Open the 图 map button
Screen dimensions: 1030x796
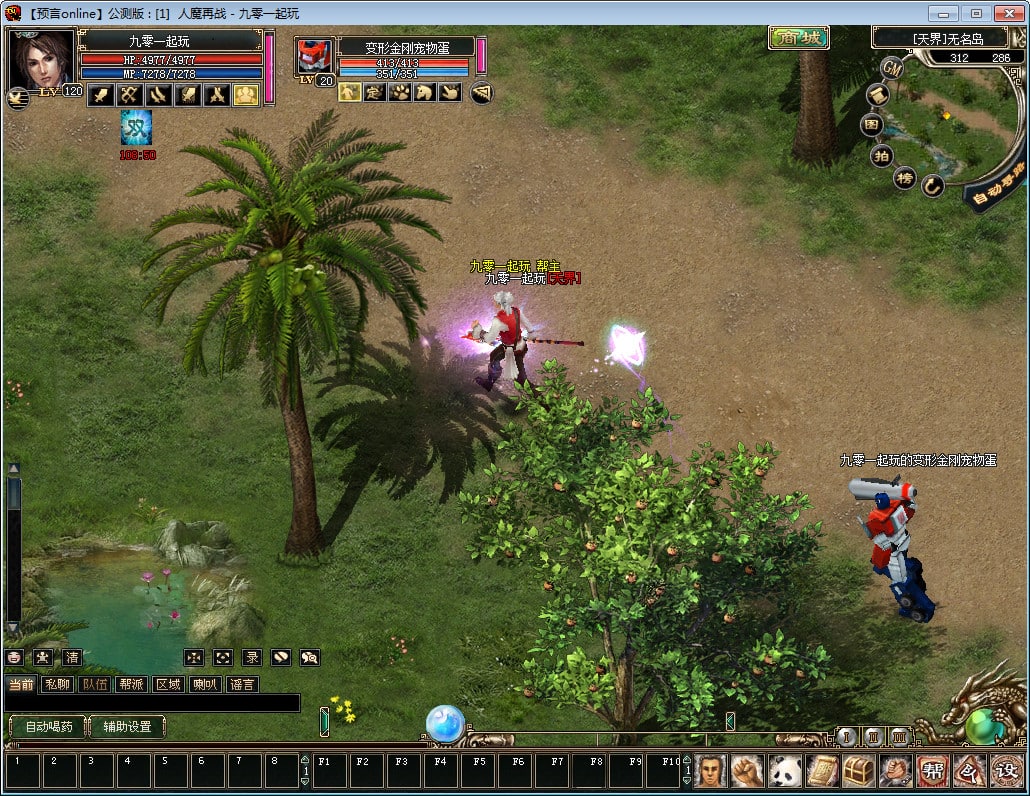873,125
